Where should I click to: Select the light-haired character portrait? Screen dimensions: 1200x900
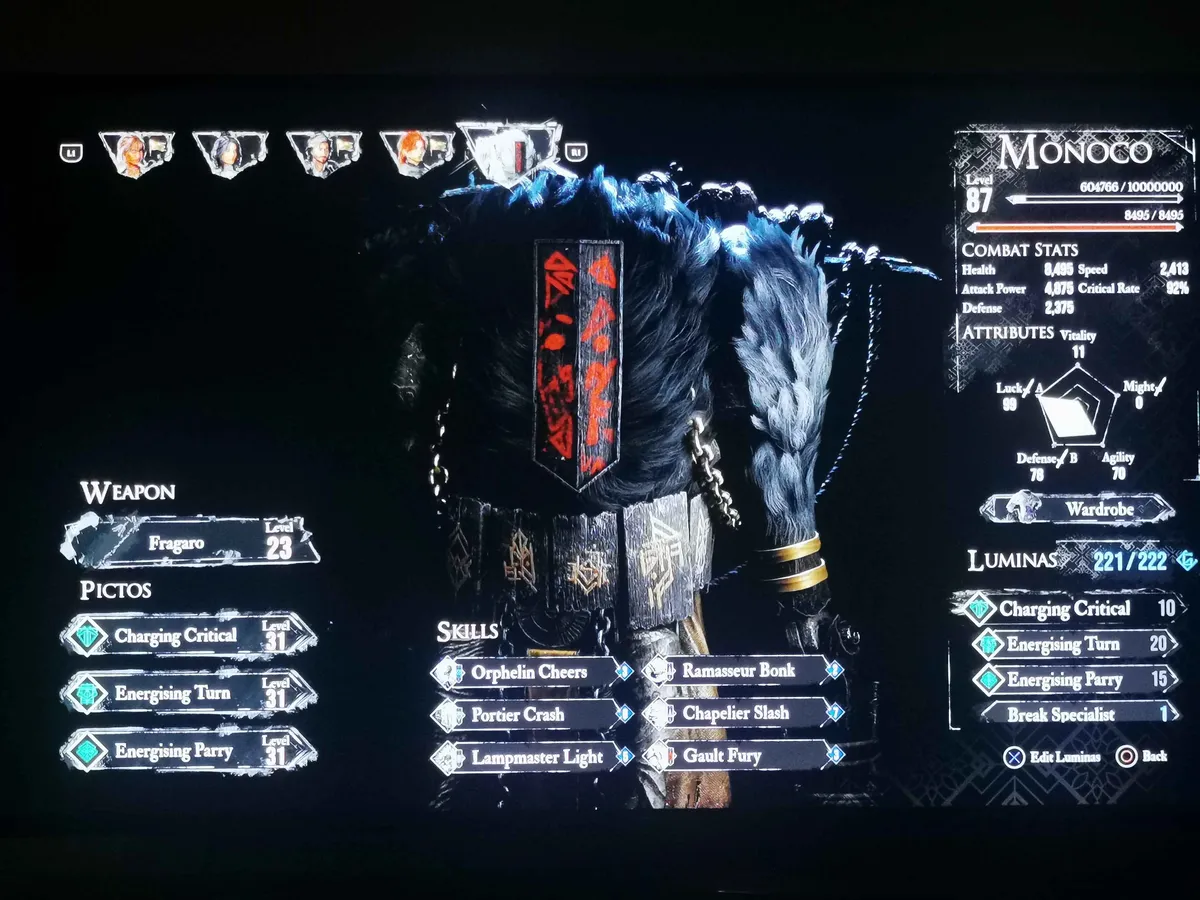(x=135, y=154)
